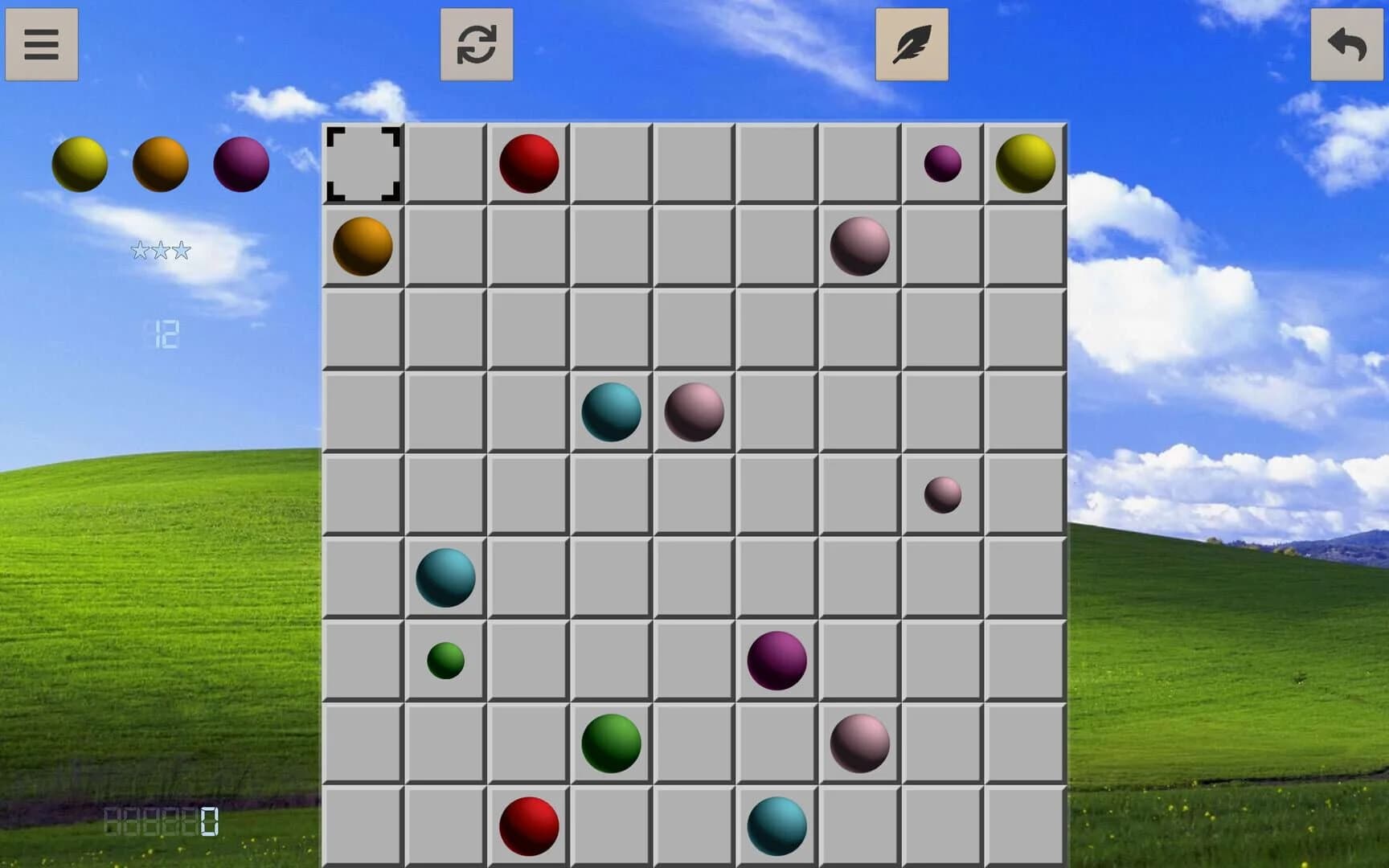Select the small pink ball on the right side
The image size is (1389, 868).
[x=942, y=495]
